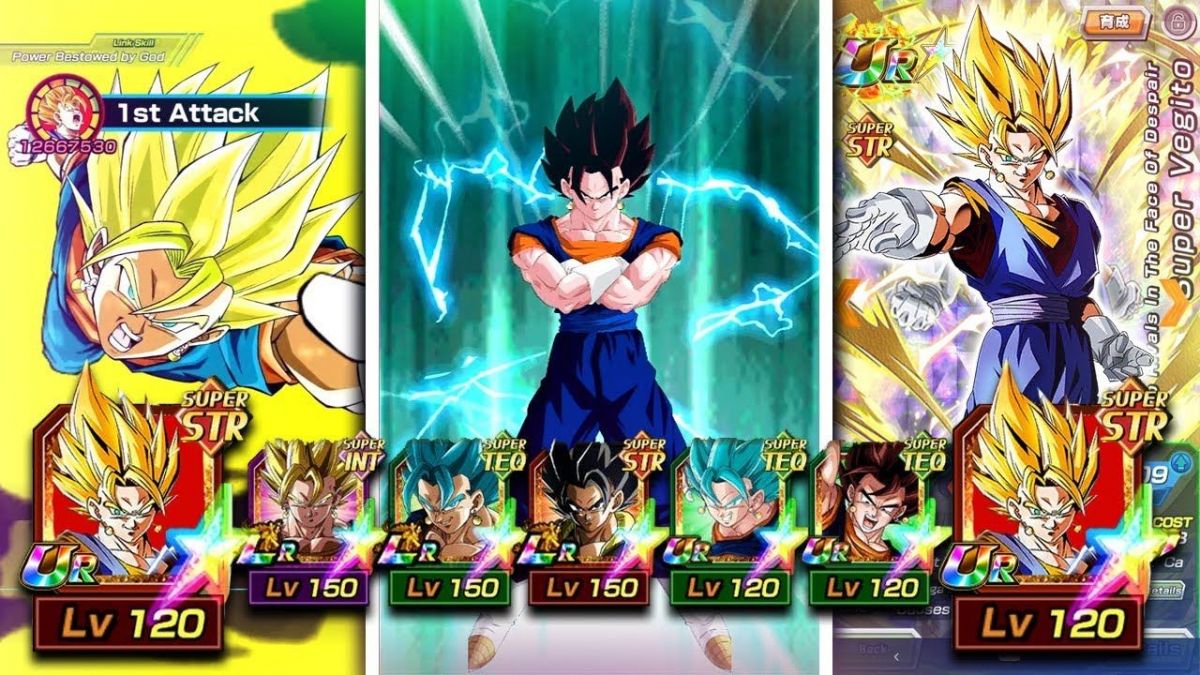Select the blue-haired Super TEQ Lv 120 UR card

pyautogui.click(x=729, y=520)
